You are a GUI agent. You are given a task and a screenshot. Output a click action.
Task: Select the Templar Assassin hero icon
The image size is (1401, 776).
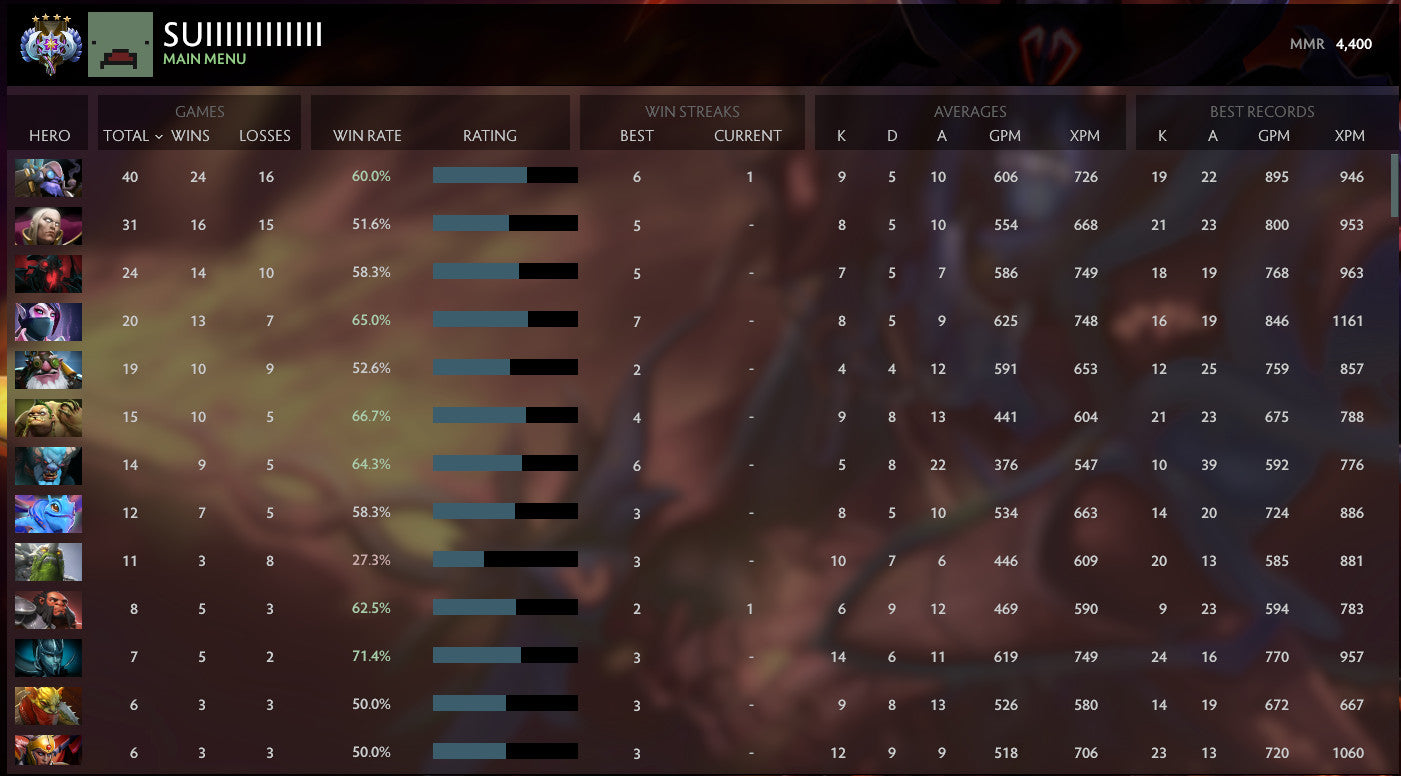48,321
